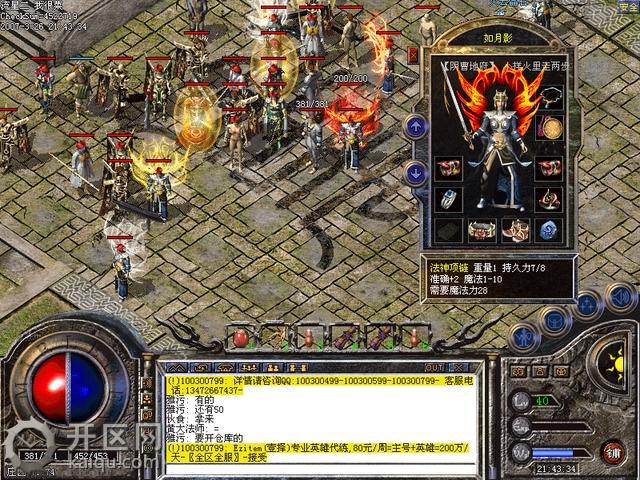Click the up arrow on equipment panel
Image resolution: width=640 pixels, height=480 pixels.
(416, 126)
